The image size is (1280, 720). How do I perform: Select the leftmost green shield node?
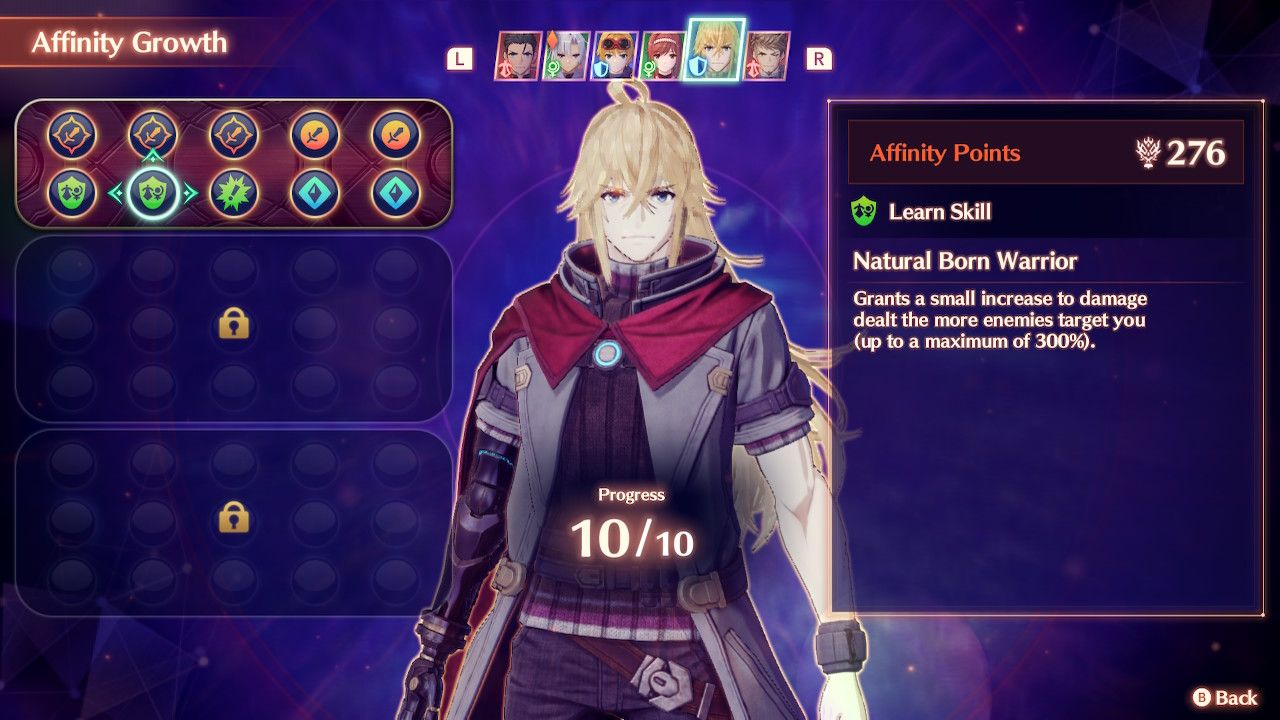point(73,193)
